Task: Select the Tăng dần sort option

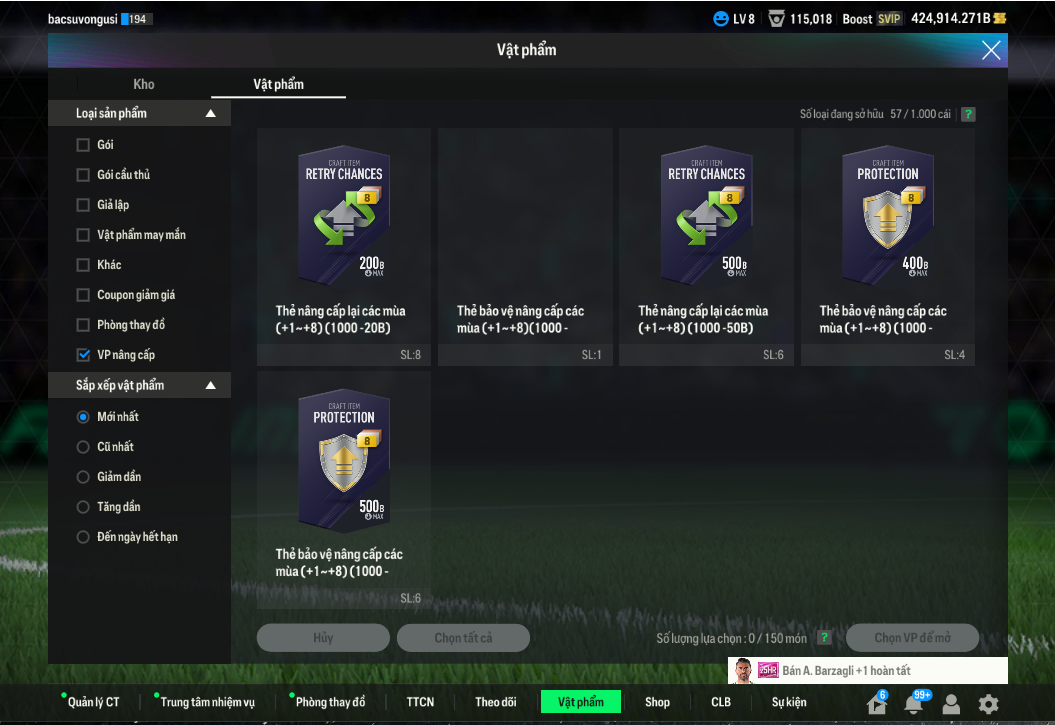Action: click(x=83, y=507)
